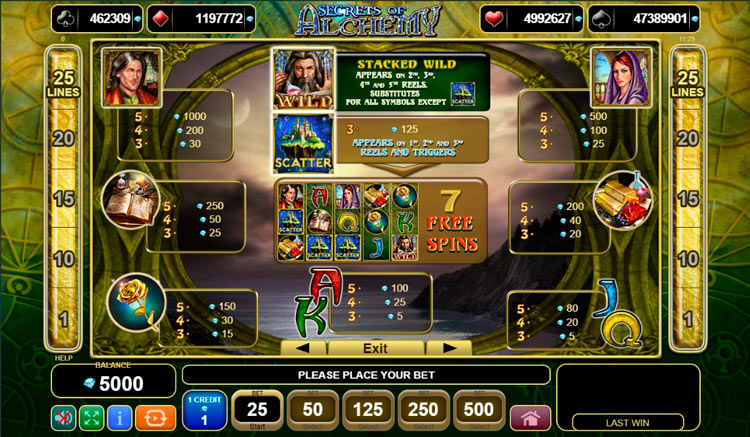This screenshot has height=437, width=750.
Task: Open the blue info button
Action: 121,417
